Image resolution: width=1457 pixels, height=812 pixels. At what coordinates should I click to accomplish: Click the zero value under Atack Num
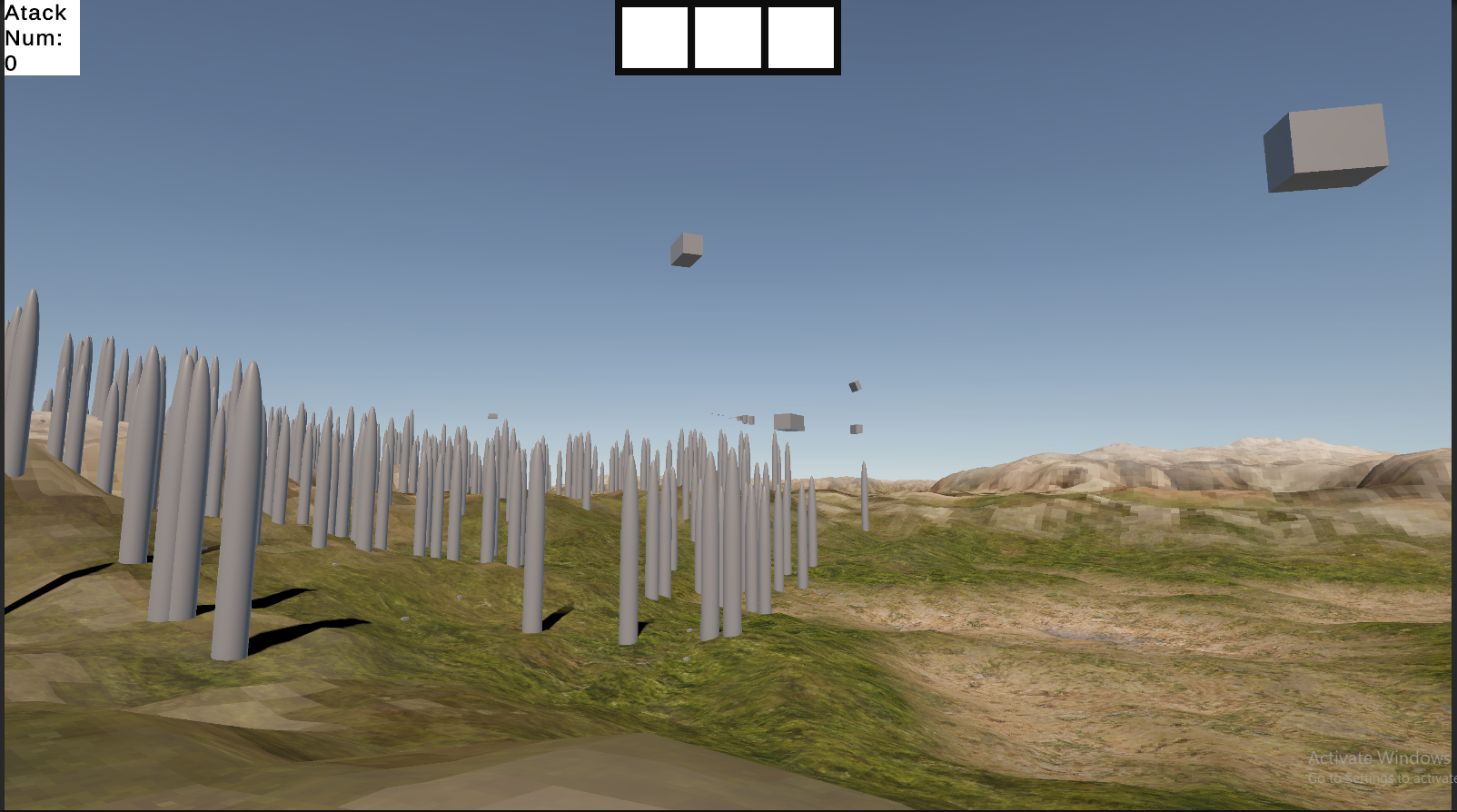(10, 63)
